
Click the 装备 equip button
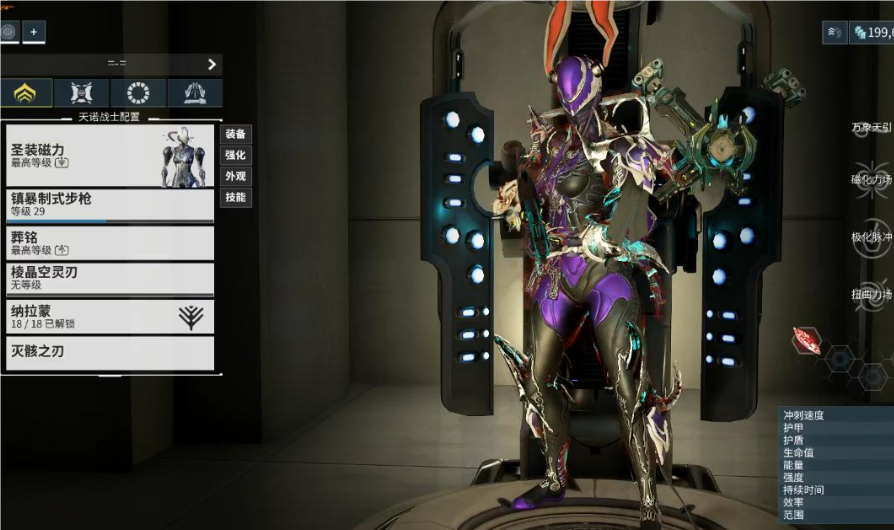pos(235,134)
